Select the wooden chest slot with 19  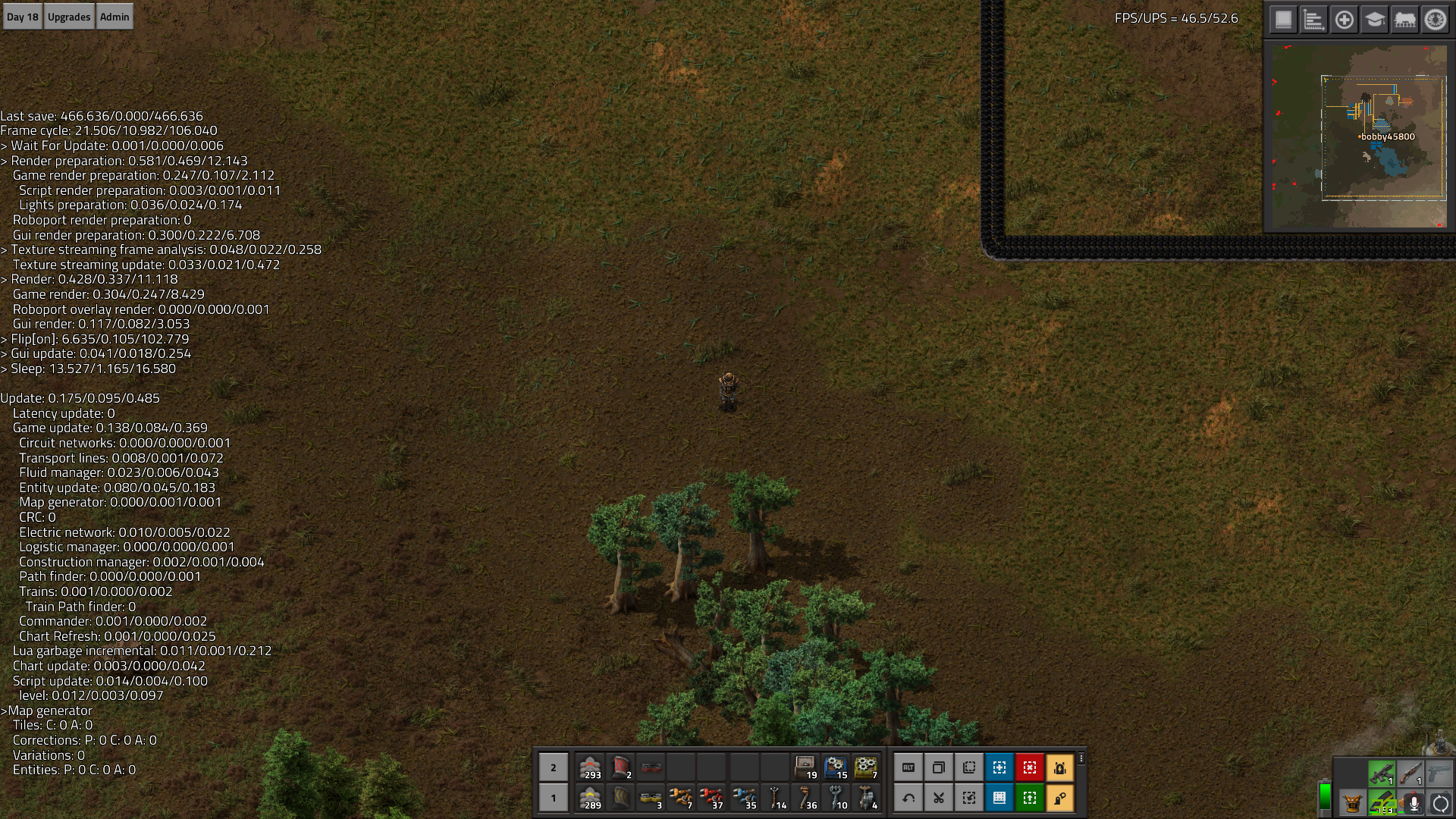coord(805,767)
